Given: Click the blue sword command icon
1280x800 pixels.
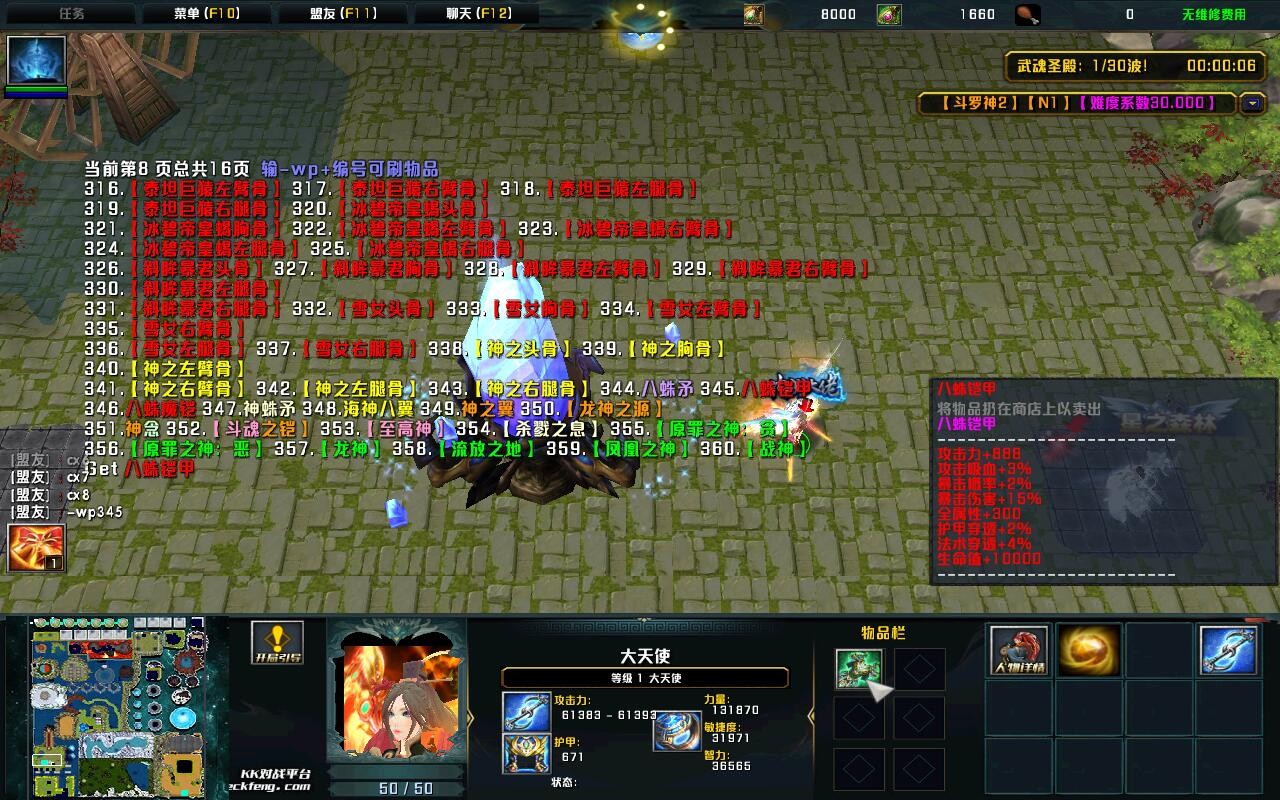Looking at the screenshot, I should click(x=1229, y=650).
